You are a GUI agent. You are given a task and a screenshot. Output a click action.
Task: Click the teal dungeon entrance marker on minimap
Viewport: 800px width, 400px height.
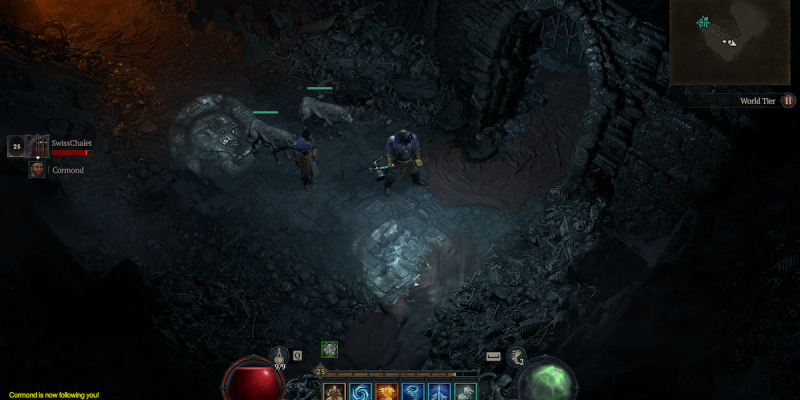704,22
